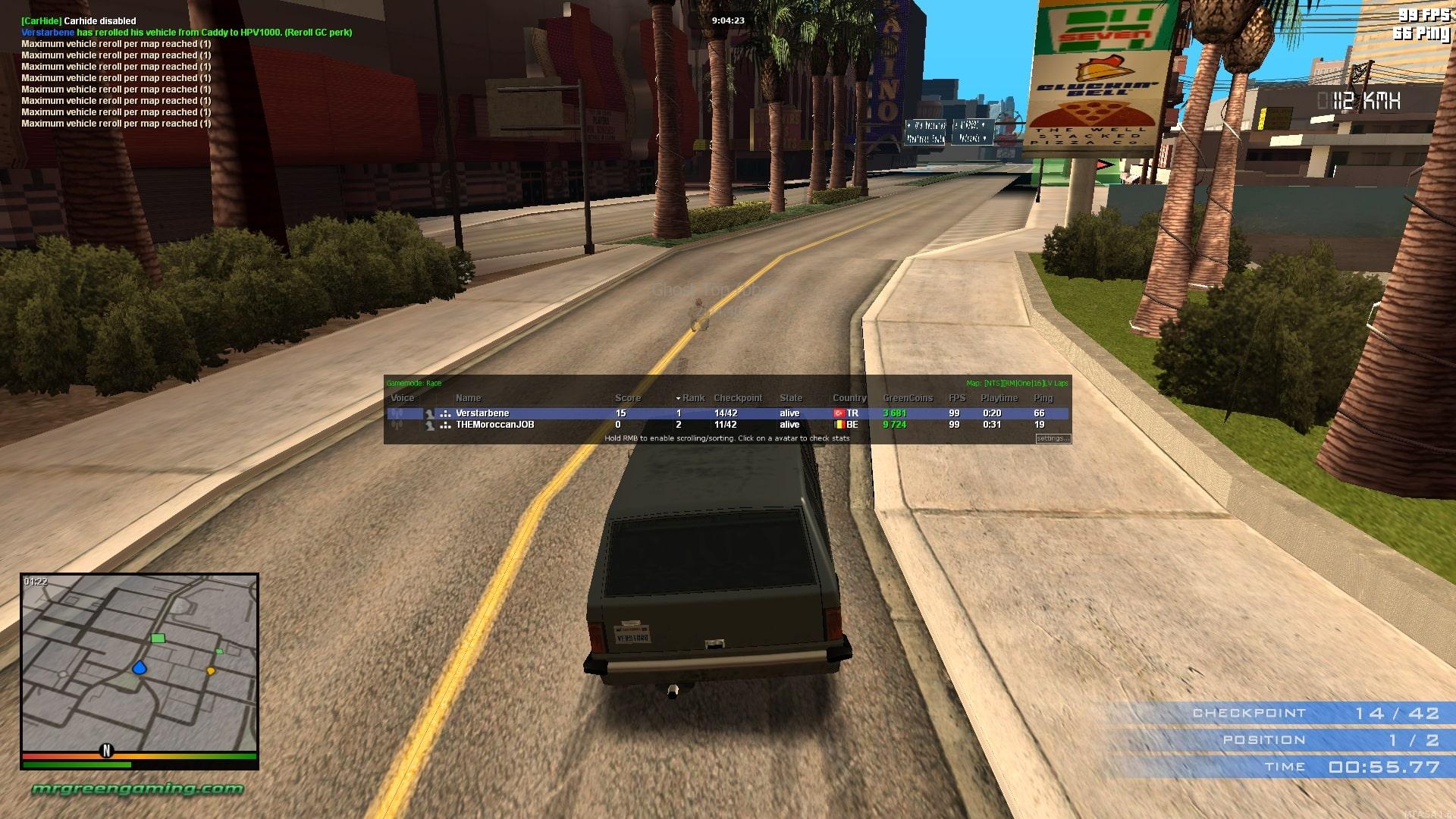
Task: Select the THEMoroccanJOB player row
Action: click(x=531, y=425)
